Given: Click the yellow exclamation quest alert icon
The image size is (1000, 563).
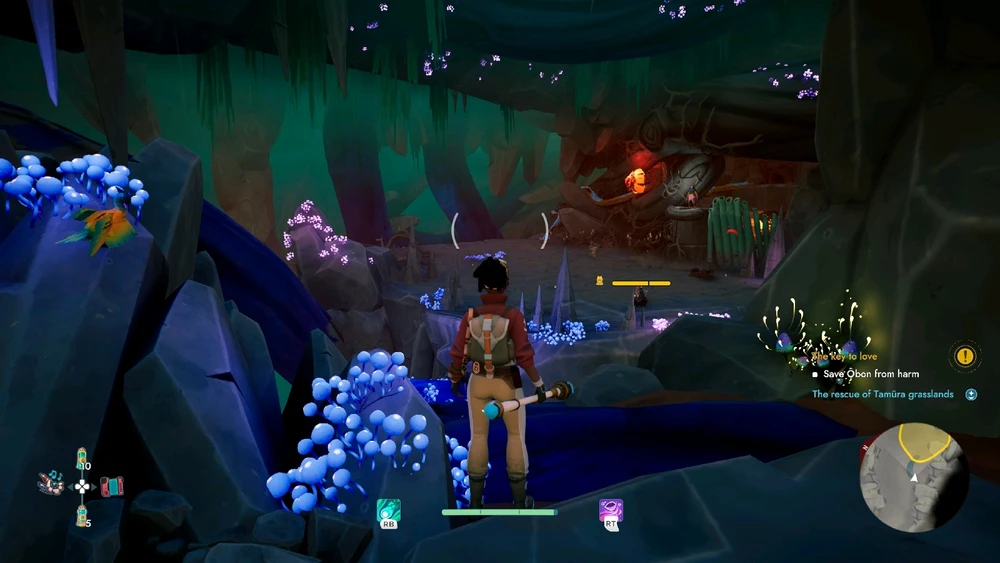Looking at the screenshot, I should pos(964,356).
